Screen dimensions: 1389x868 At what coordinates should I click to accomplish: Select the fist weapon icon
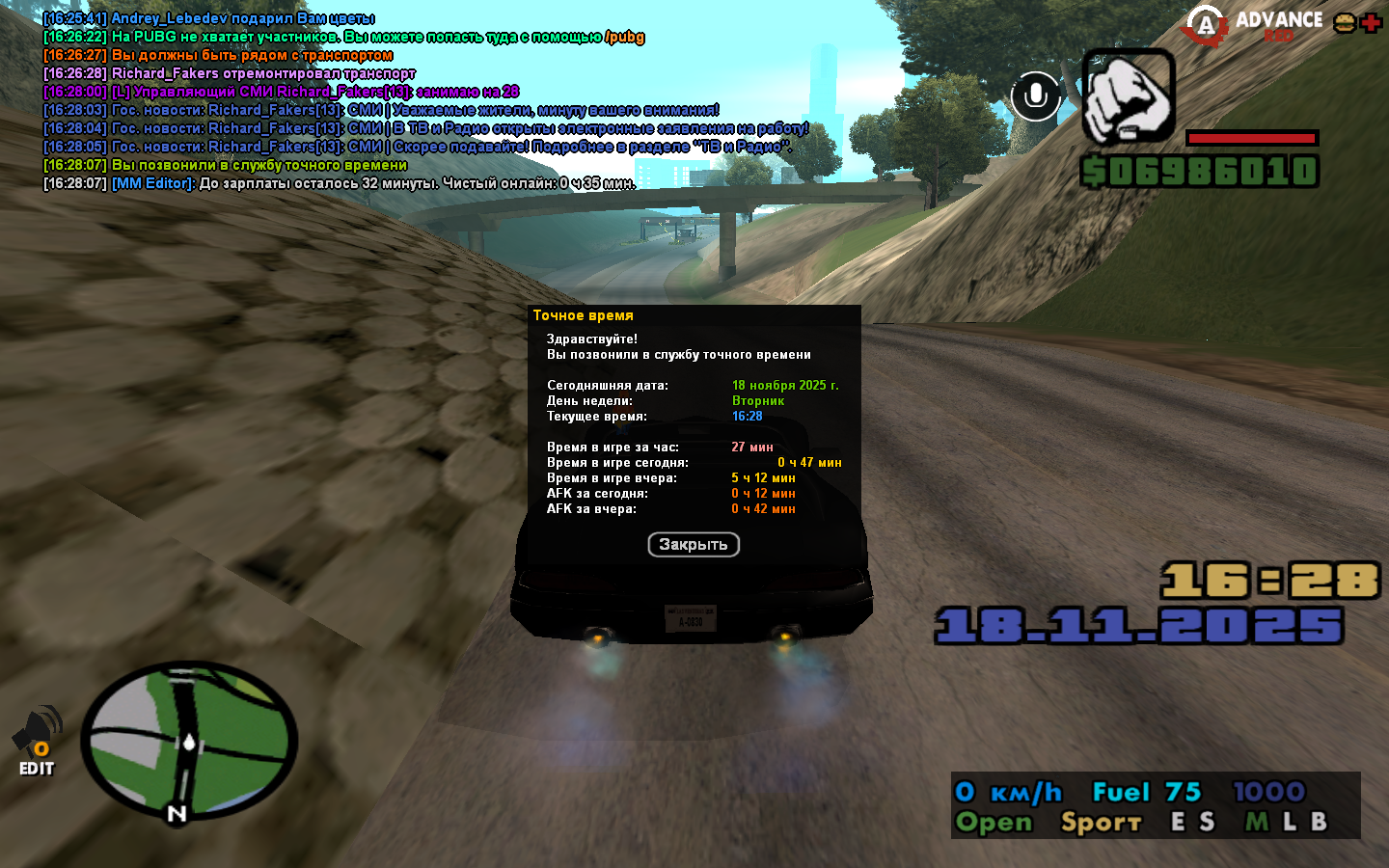[1128, 96]
